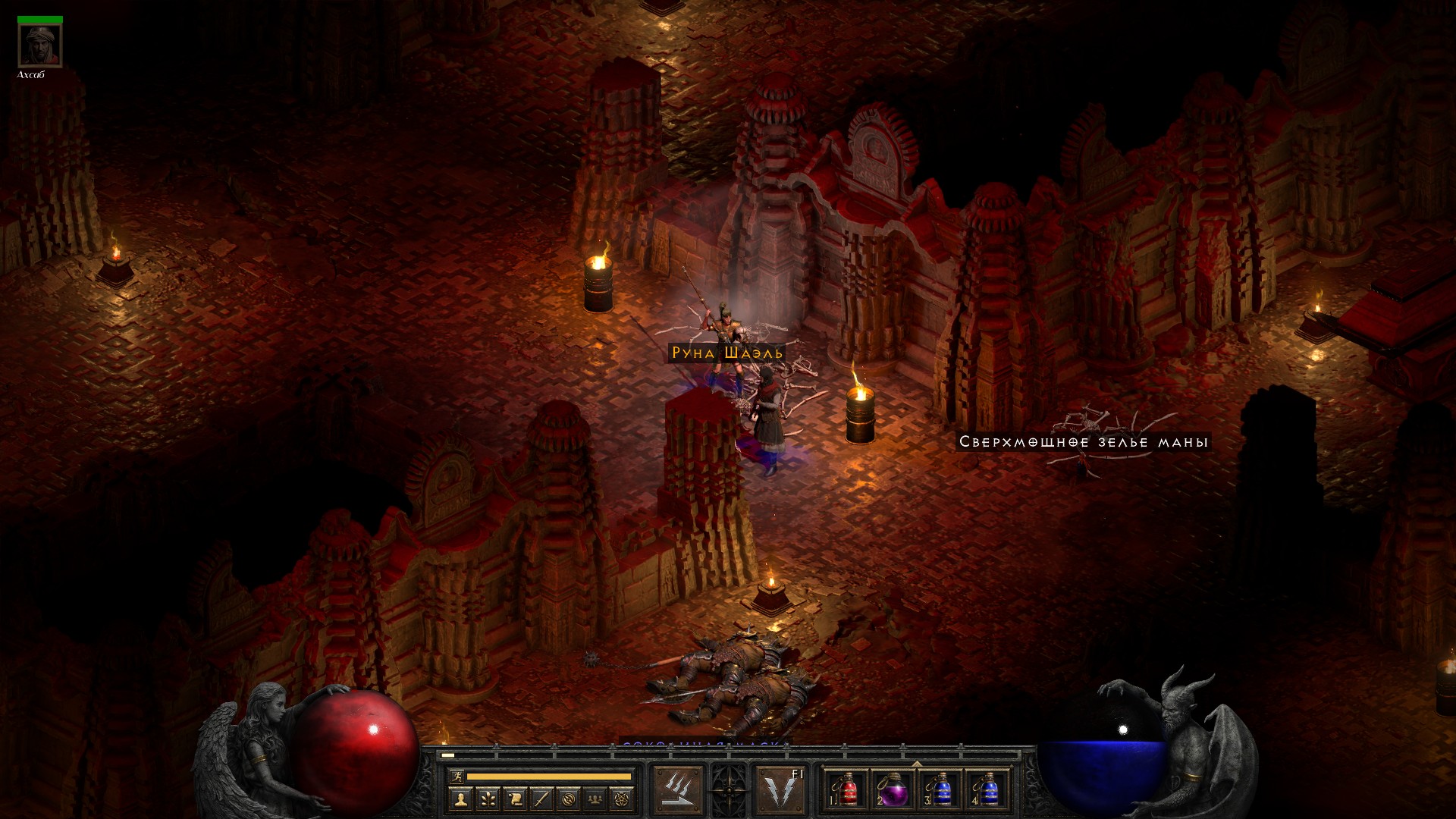Choose the left-click lightning strike skill
Viewport: 1456px width, 819px height.
pyautogui.click(x=678, y=790)
